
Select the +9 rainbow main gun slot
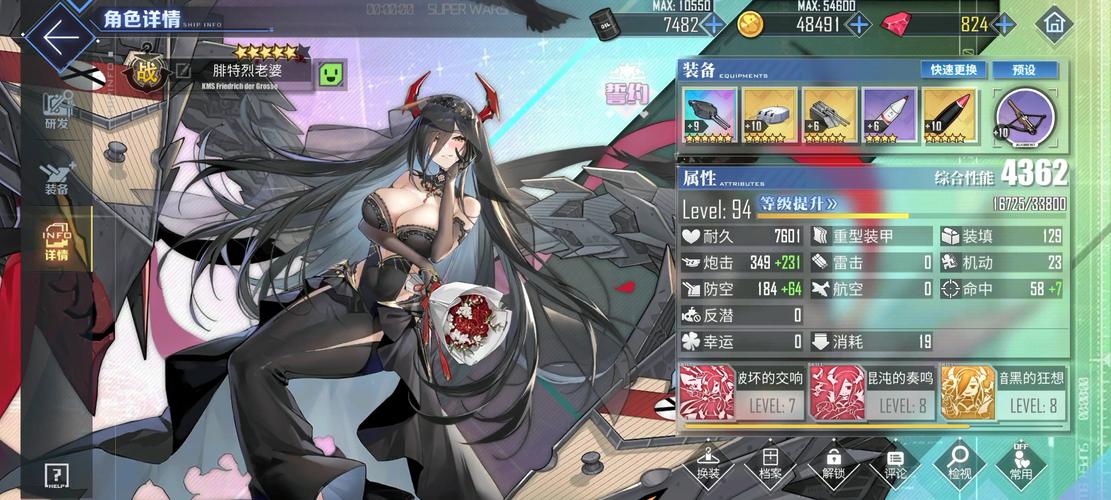710,118
